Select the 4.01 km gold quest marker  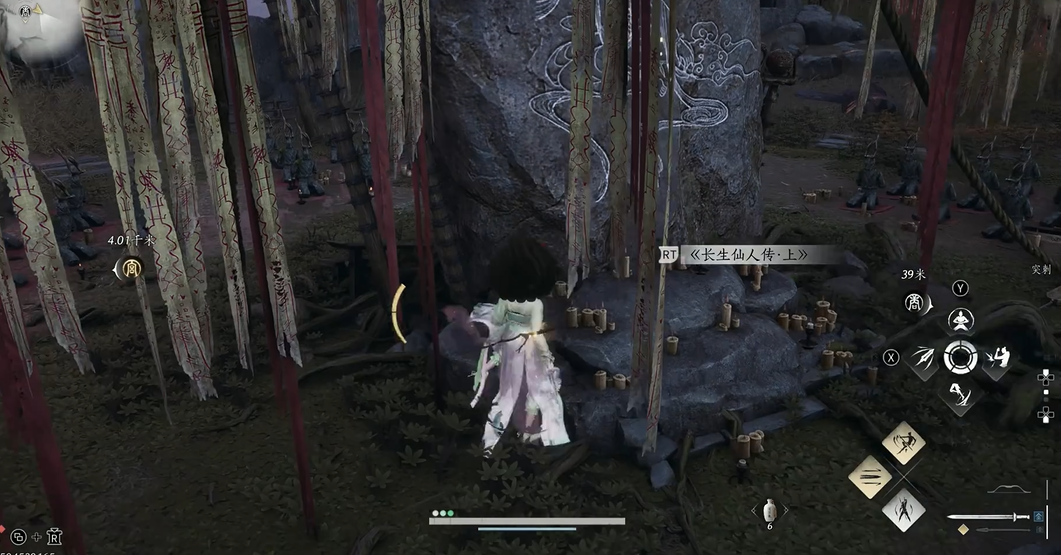pyautogui.click(x=133, y=268)
